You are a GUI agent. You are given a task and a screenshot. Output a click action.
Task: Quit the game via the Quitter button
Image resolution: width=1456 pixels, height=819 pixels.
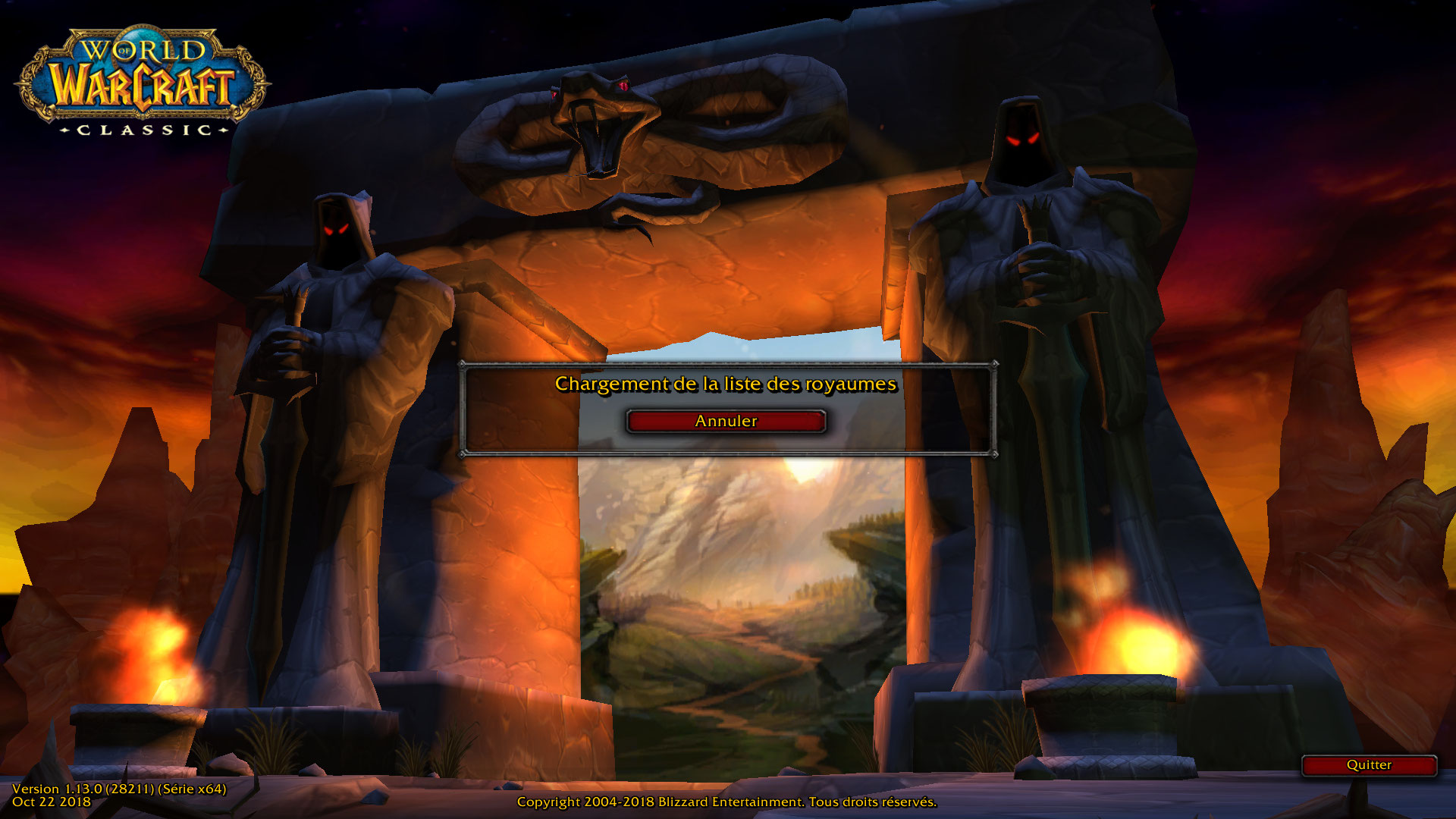[1370, 766]
